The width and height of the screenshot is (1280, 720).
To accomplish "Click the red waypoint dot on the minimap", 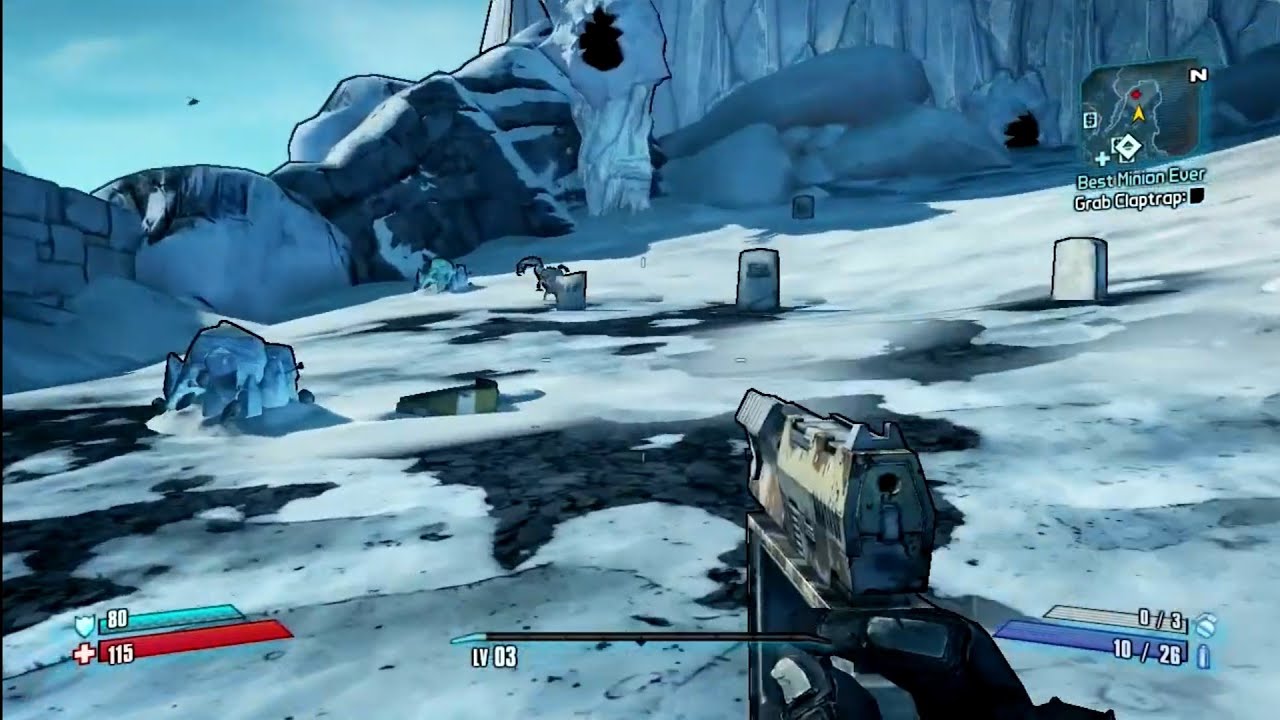I will pyautogui.click(x=1136, y=94).
